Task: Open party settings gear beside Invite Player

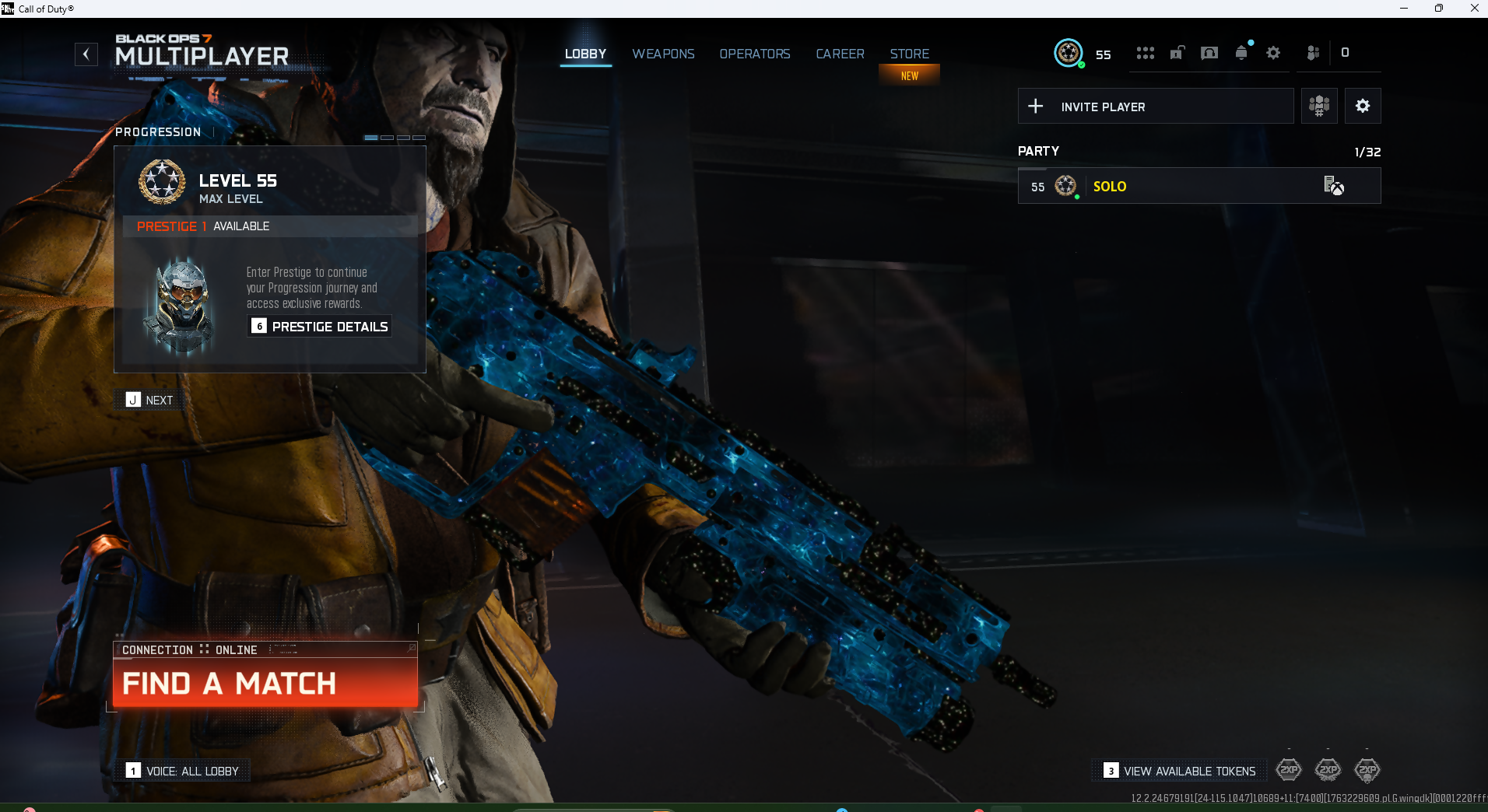Action: coord(1362,107)
